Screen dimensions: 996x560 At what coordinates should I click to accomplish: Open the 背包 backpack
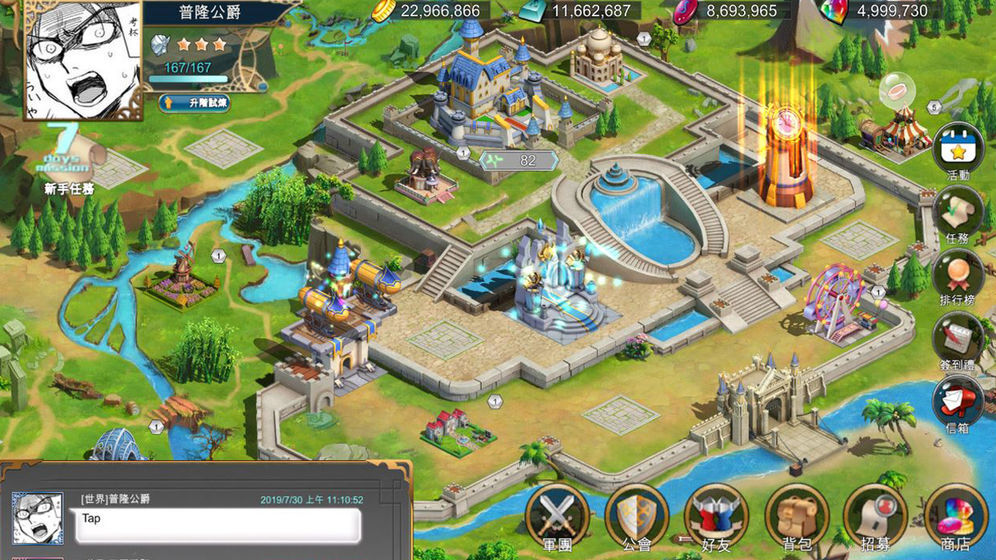coord(794,516)
